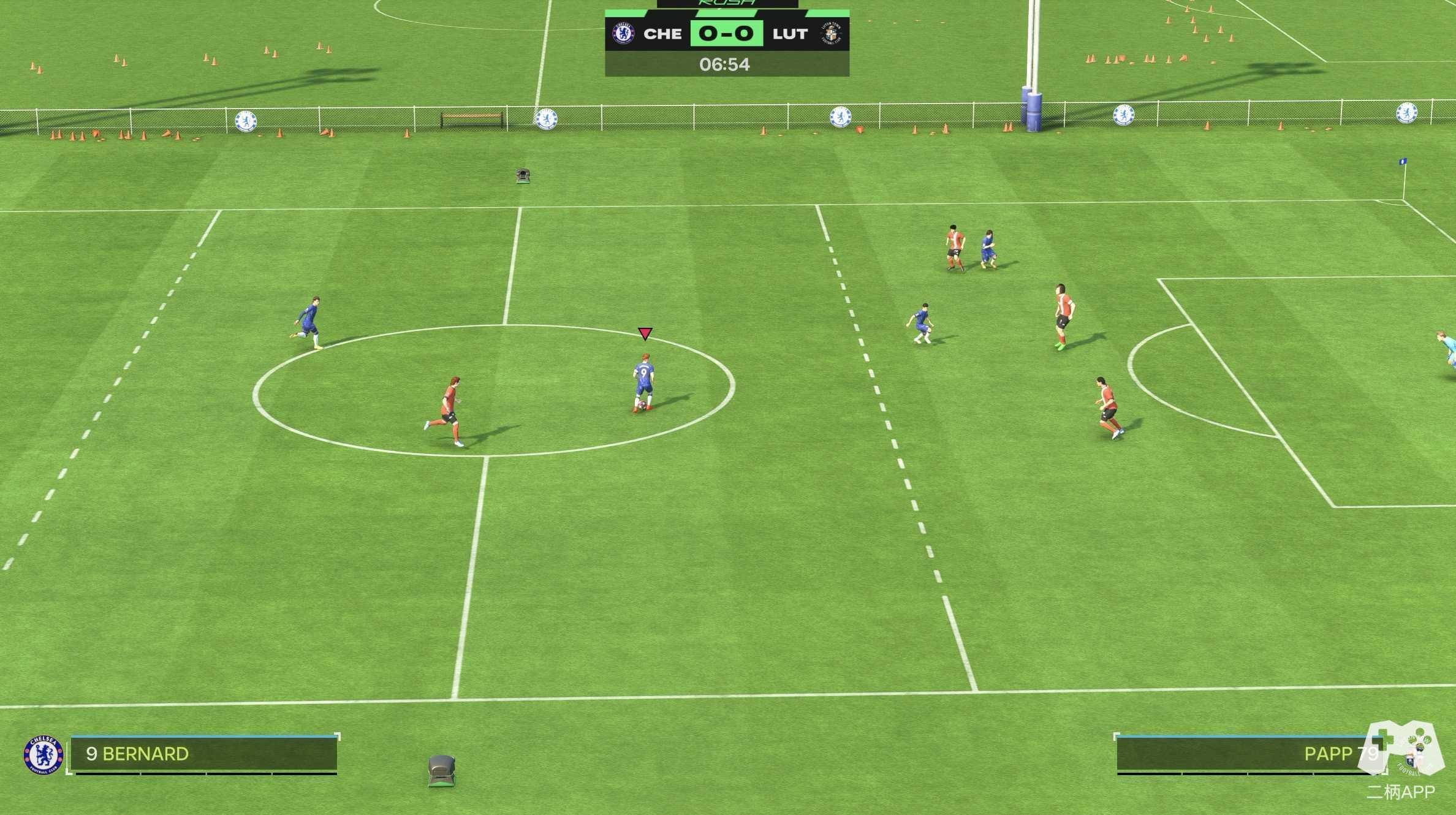Image resolution: width=1456 pixels, height=815 pixels.
Task: Click the Chelsea crest in the scoreboard
Action: pos(623,34)
